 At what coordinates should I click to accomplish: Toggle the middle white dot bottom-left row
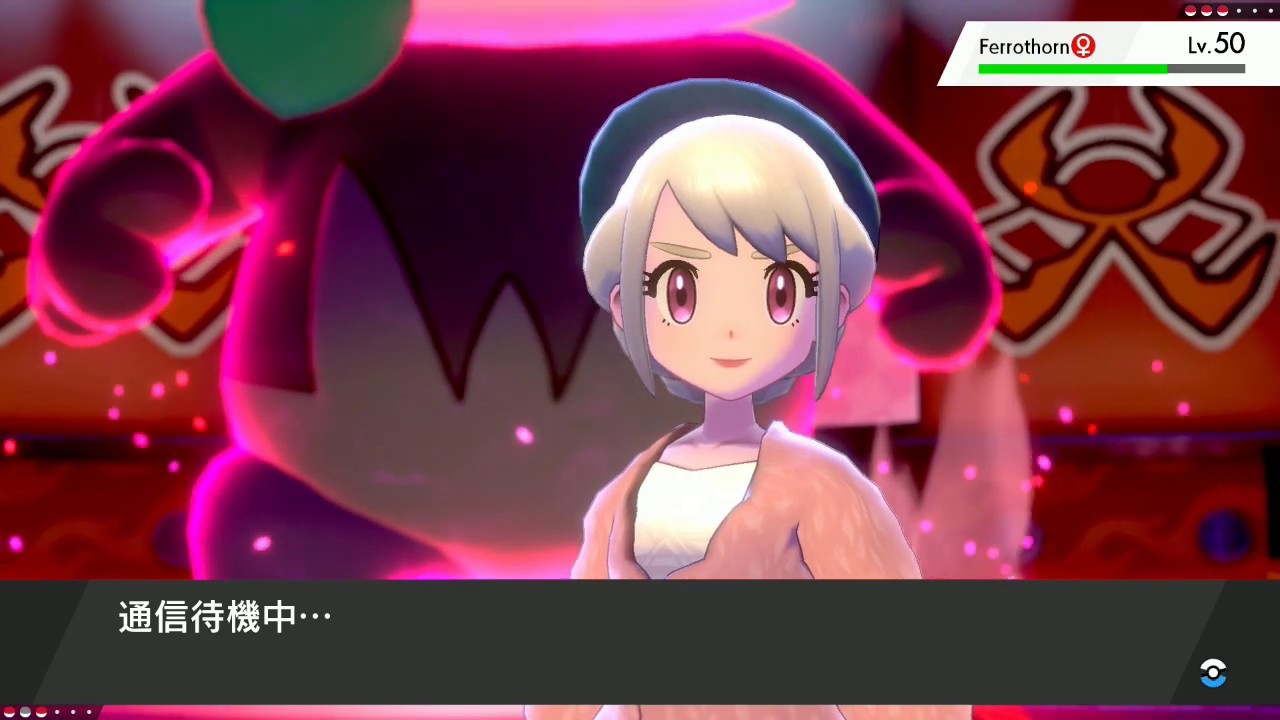[x=73, y=712]
